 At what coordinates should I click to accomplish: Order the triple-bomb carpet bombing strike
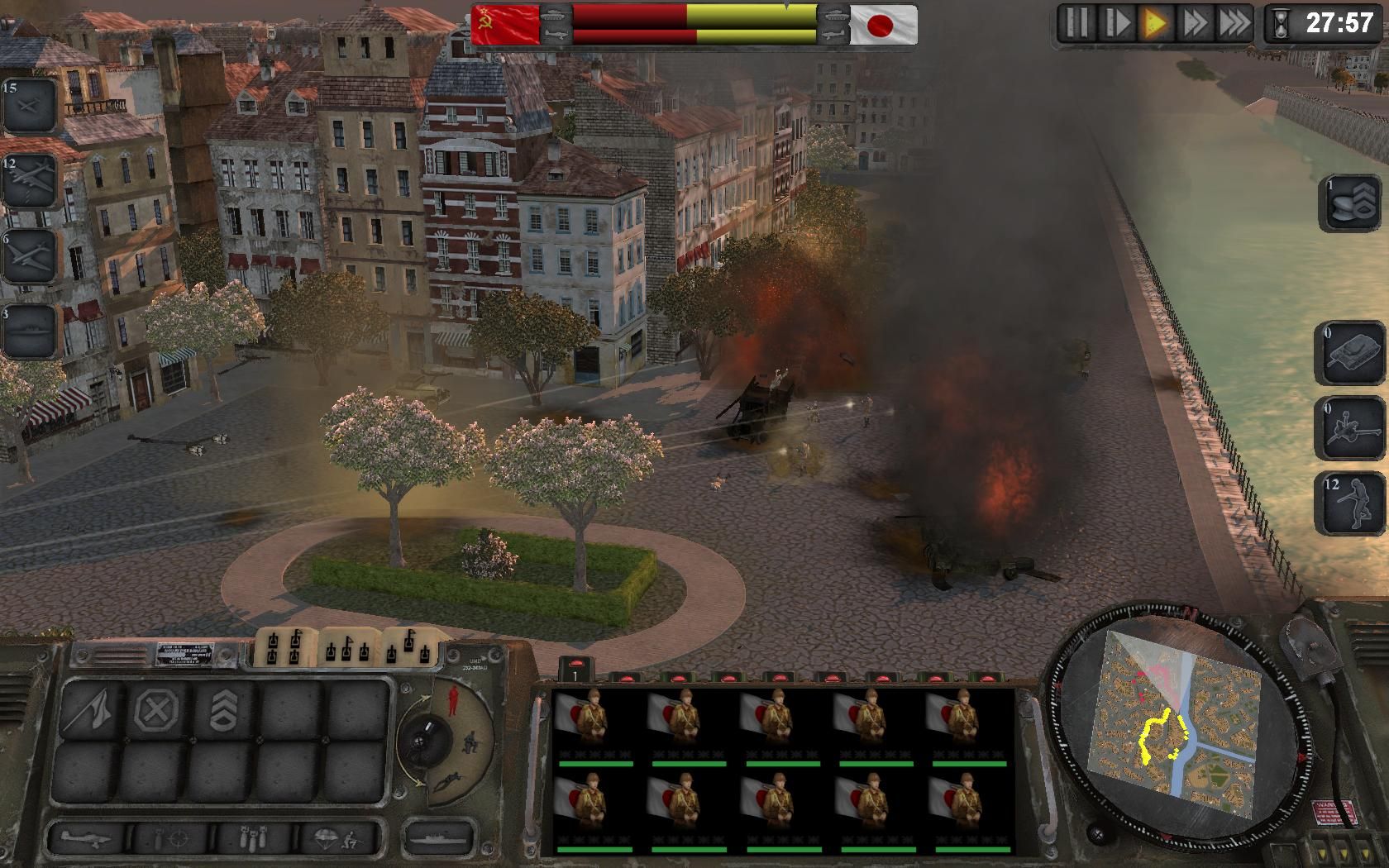pyautogui.click(x=253, y=839)
